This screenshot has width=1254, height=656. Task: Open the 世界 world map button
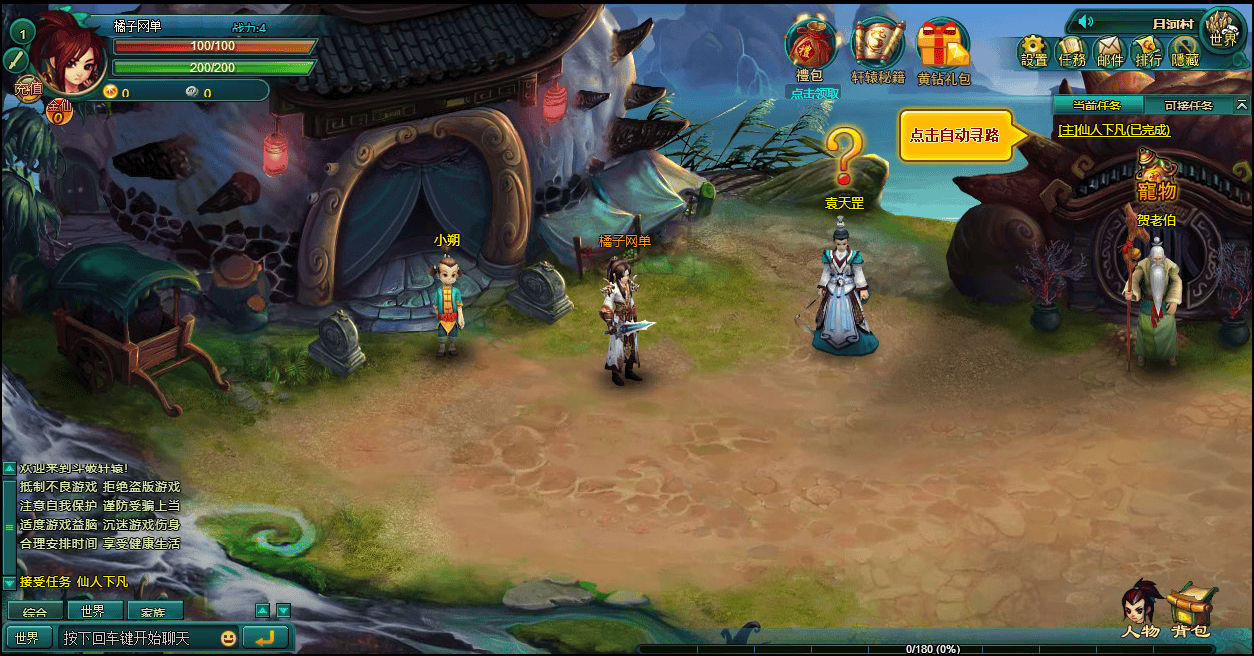pyautogui.click(x=1222, y=31)
